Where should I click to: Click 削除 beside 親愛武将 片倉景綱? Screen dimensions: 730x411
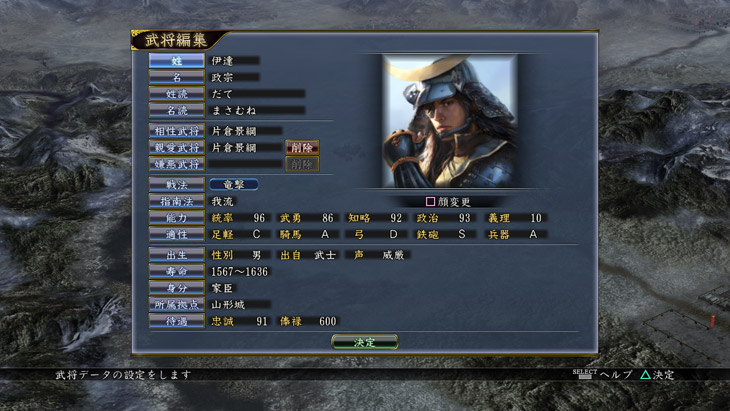[303, 148]
